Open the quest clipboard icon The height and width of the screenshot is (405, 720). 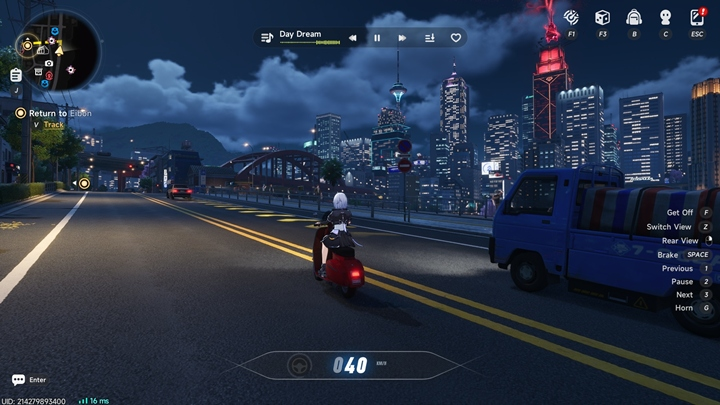16,75
